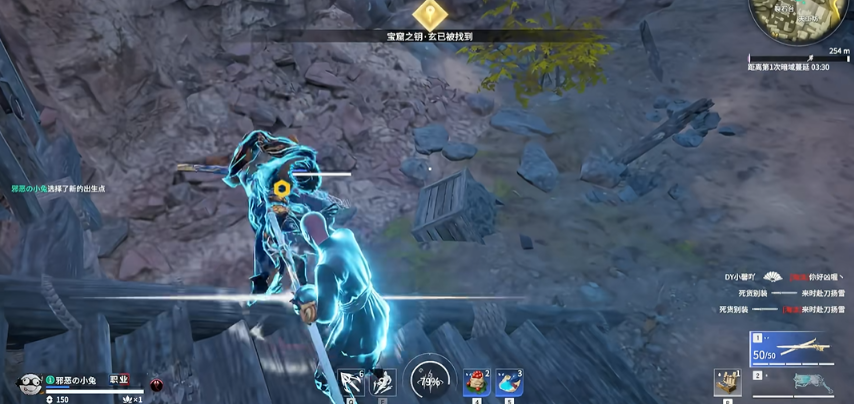
Task: Use the blue potion item slot
Action: [x=509, y=383]
